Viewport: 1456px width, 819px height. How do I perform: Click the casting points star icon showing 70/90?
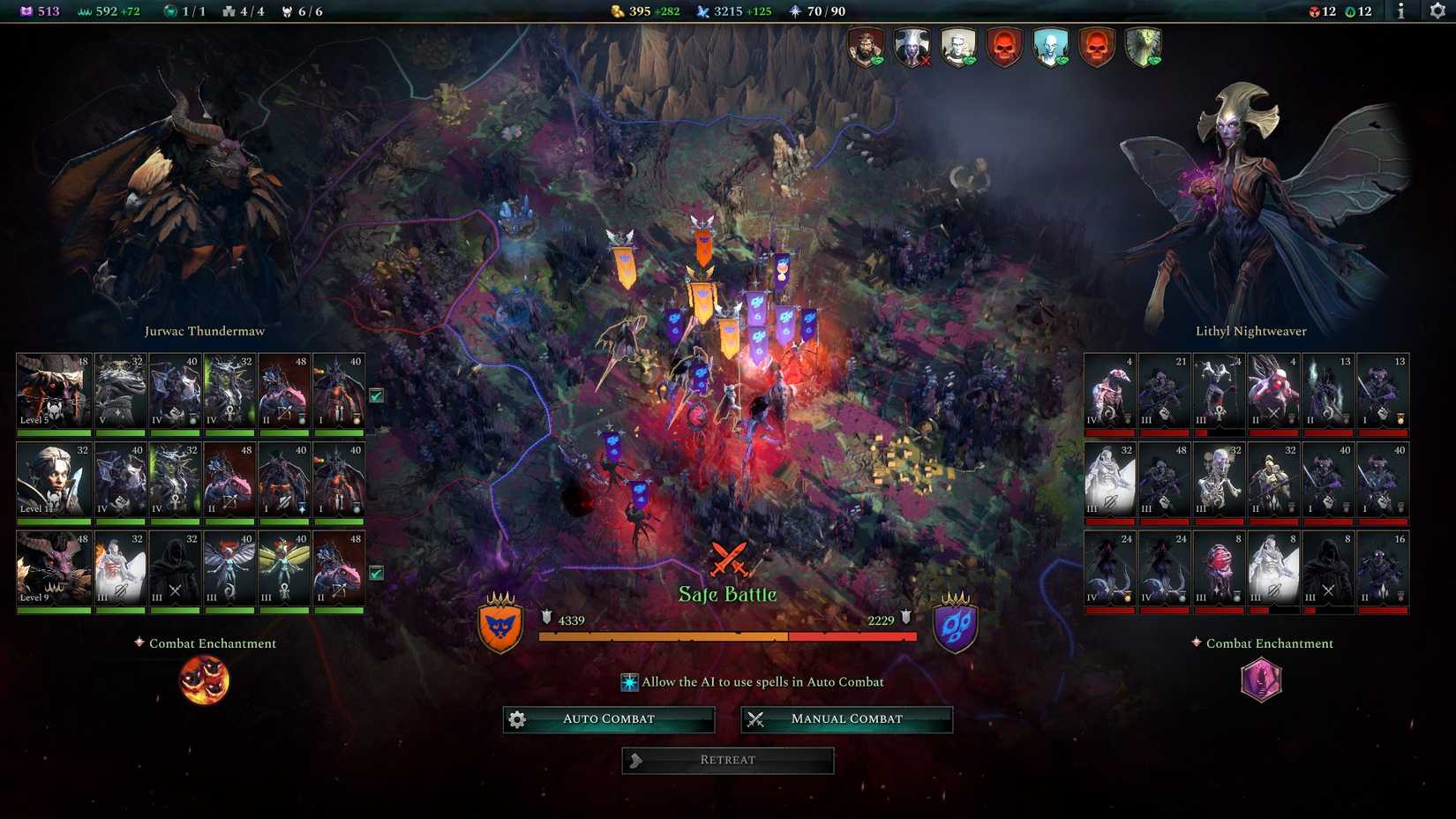pyautogui.click(x=794, y=11)
